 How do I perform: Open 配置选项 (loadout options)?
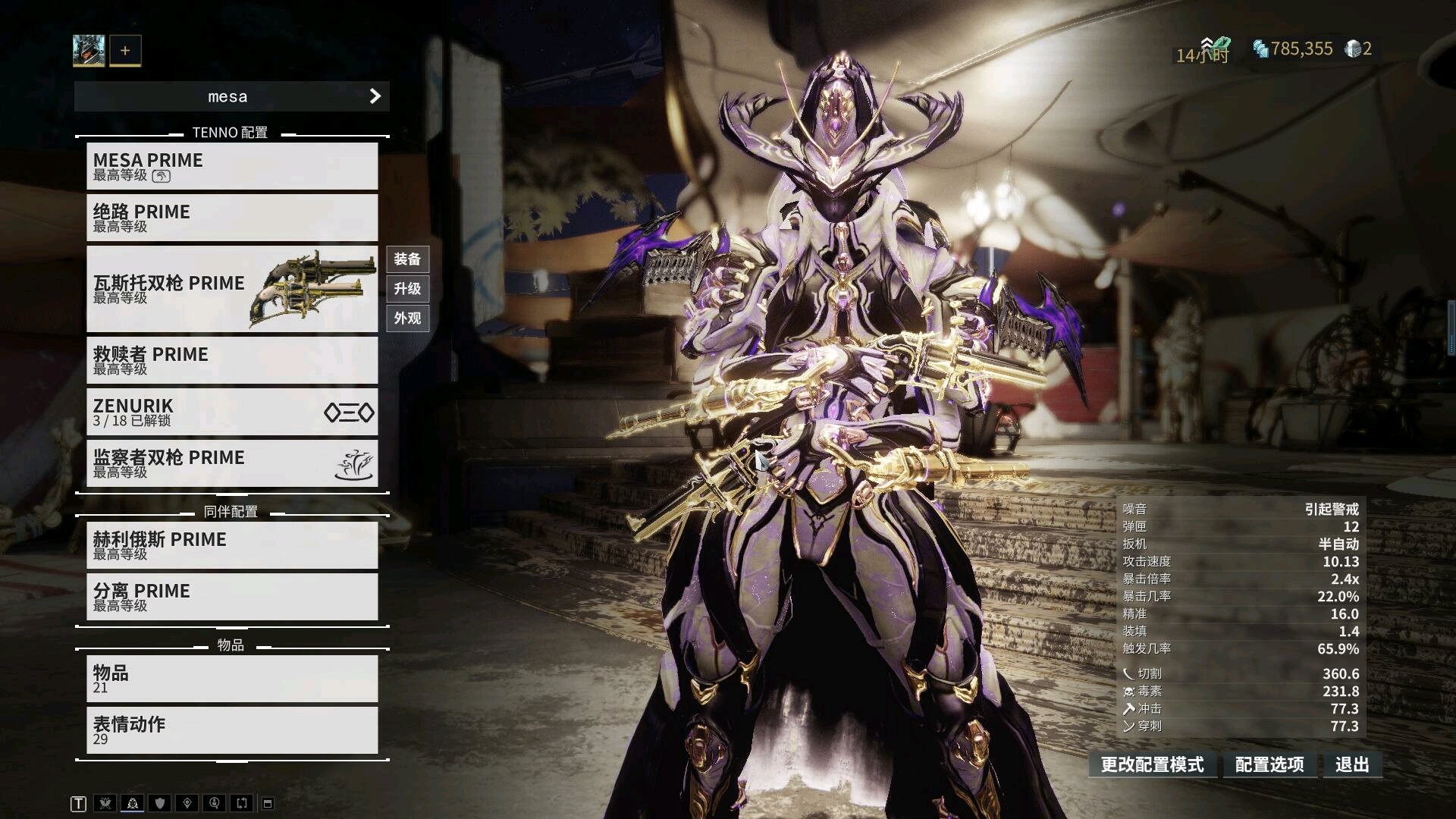(1269, 764)
